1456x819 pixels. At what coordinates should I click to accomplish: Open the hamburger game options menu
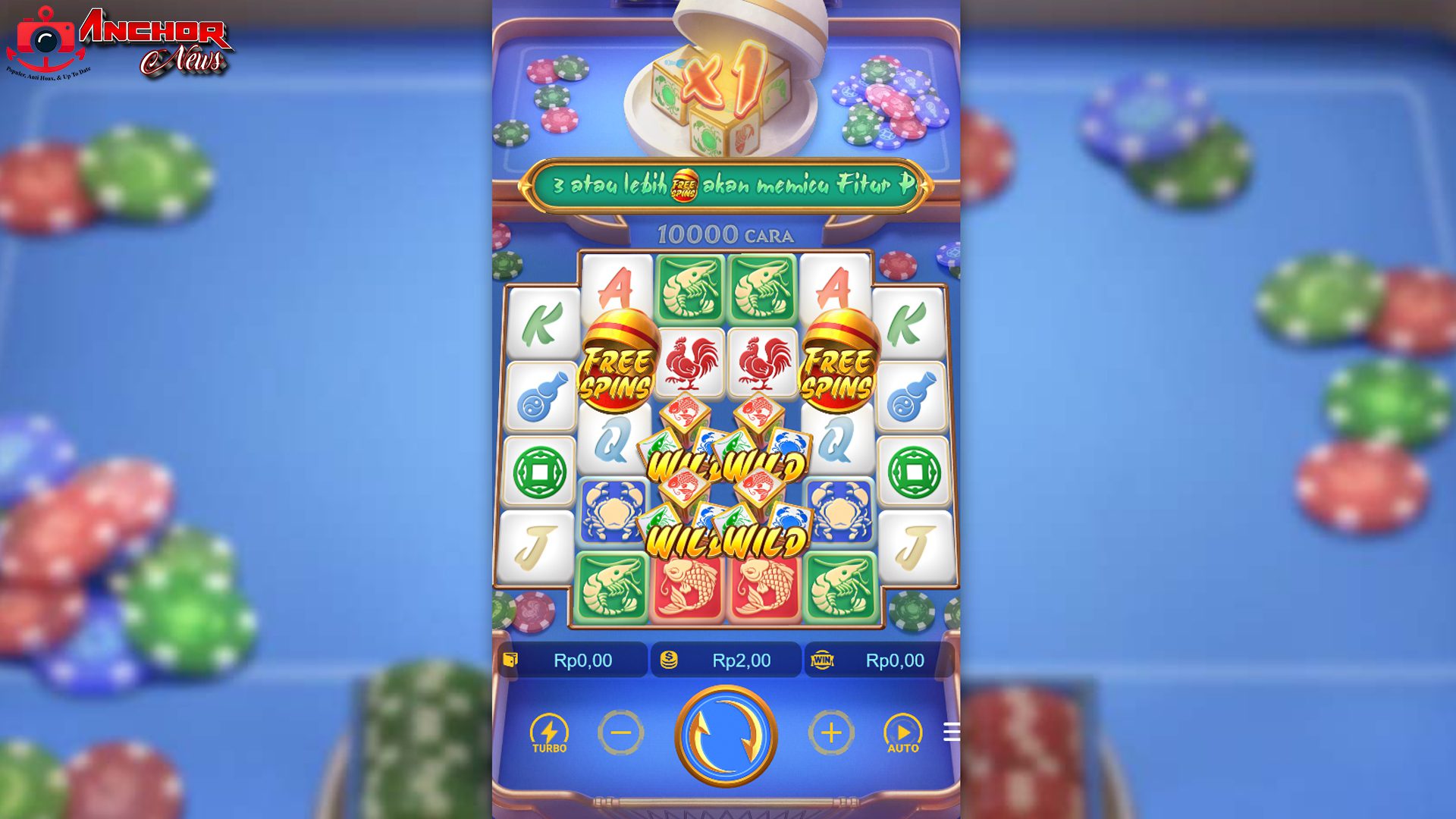952,733
